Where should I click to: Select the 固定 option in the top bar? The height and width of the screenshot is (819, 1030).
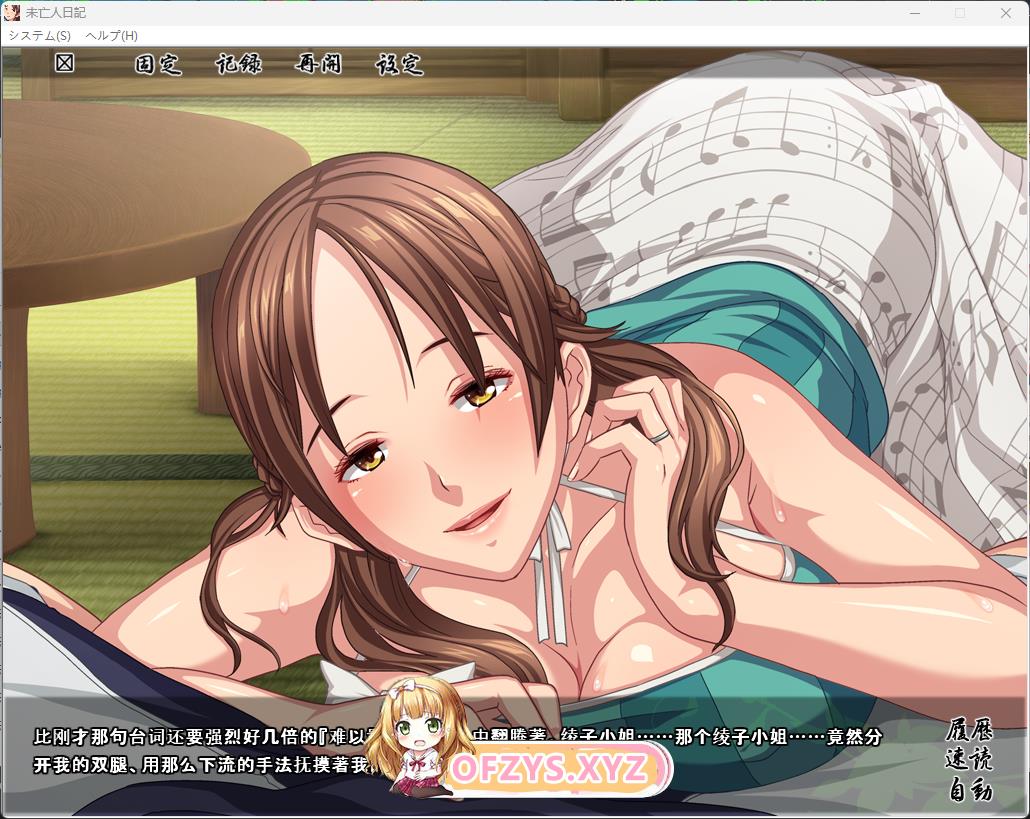pos(158,64)
